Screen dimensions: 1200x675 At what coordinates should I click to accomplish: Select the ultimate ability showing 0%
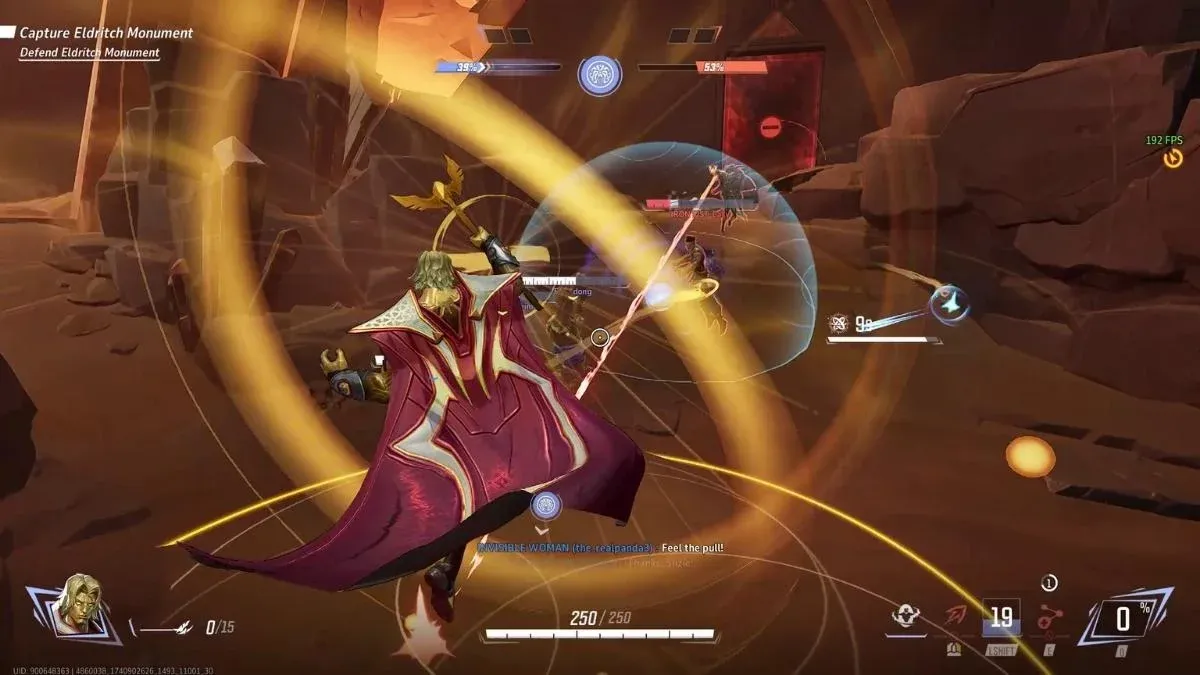click(x=1122, y=618)
